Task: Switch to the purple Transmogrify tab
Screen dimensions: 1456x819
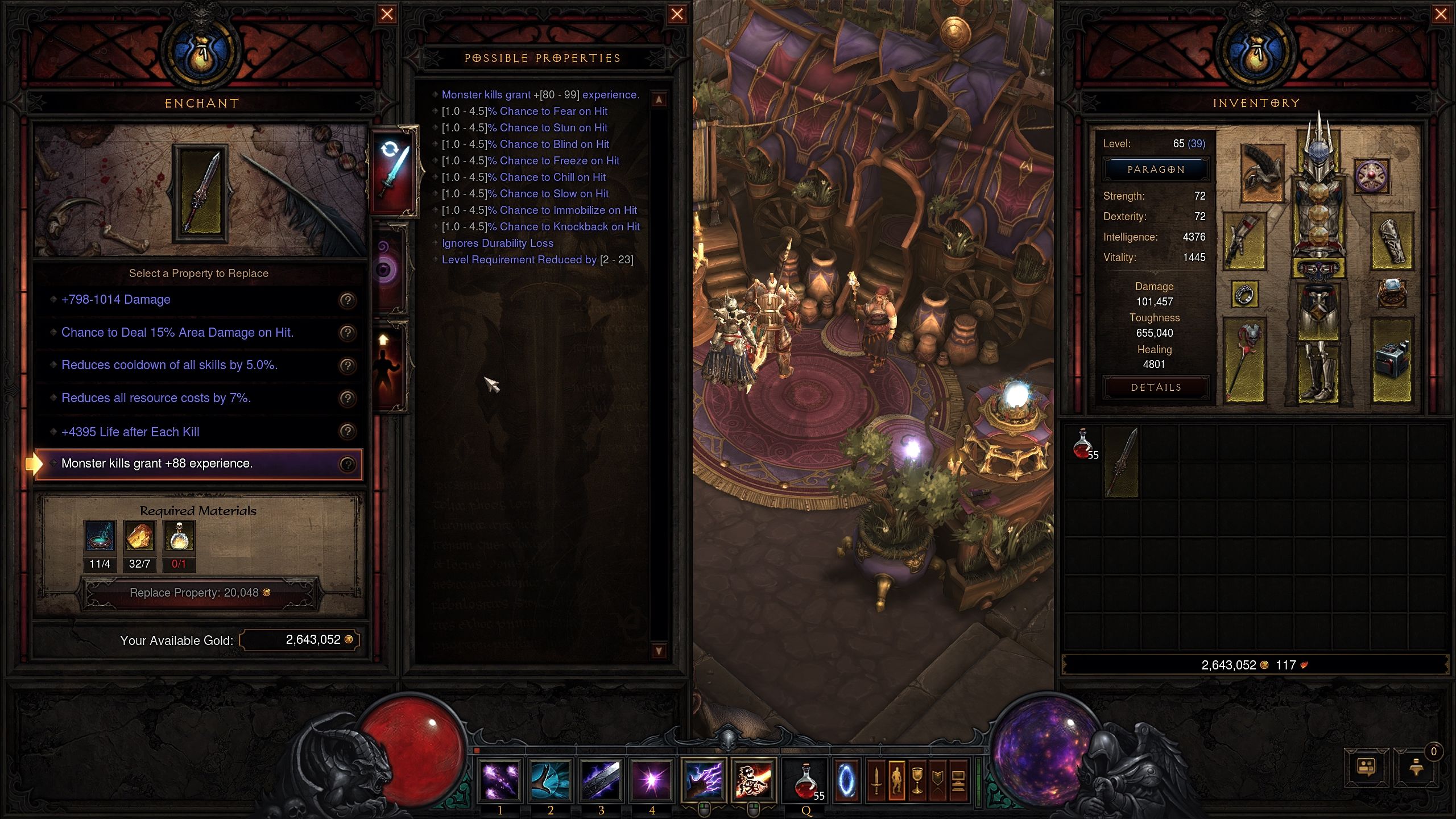Action: click(x=388, y=267)
